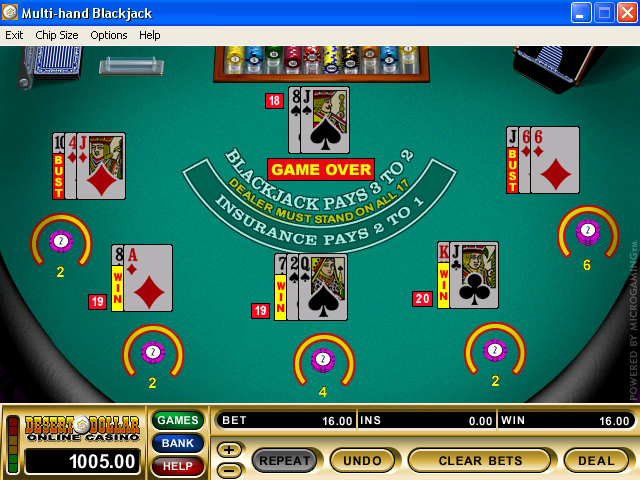
Task: Decrease chip size with minus button
Action: pyautogui.click(x=229, y=468)
